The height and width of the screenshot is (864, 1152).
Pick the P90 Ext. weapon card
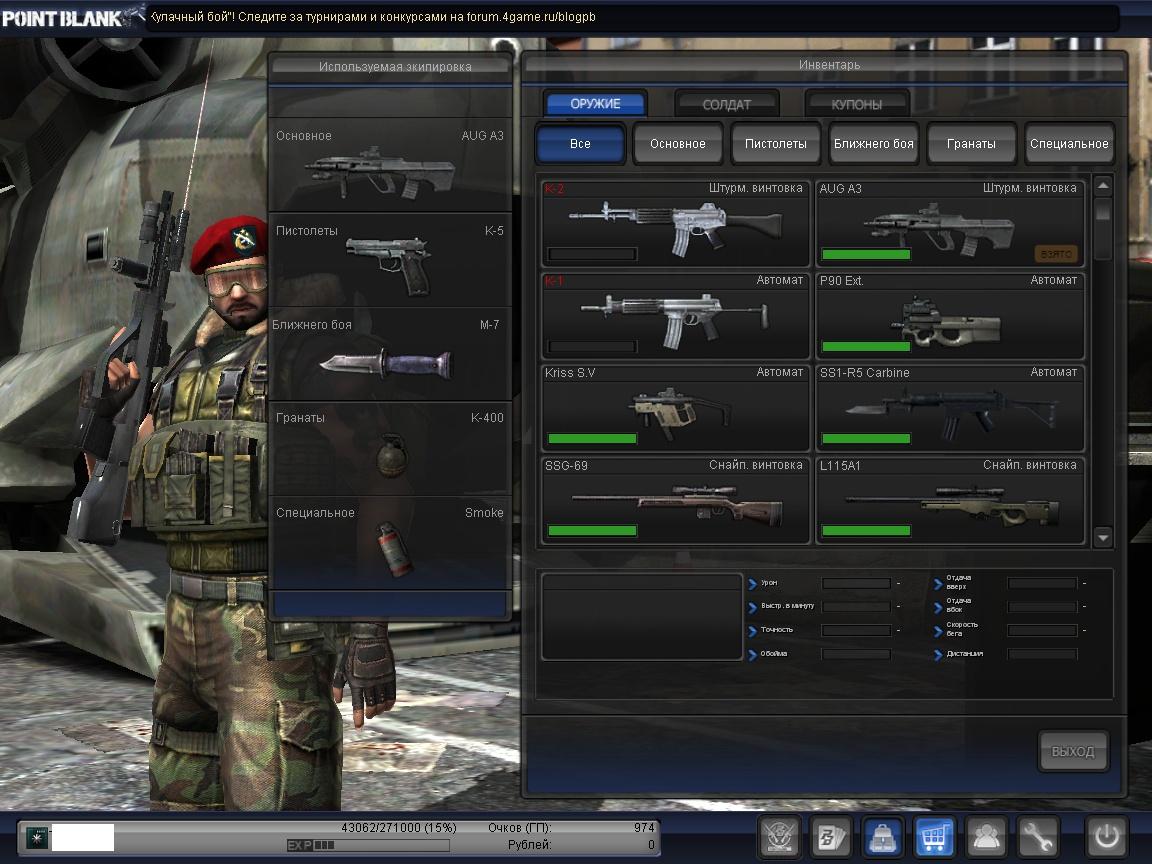click(x=950, y=316)
